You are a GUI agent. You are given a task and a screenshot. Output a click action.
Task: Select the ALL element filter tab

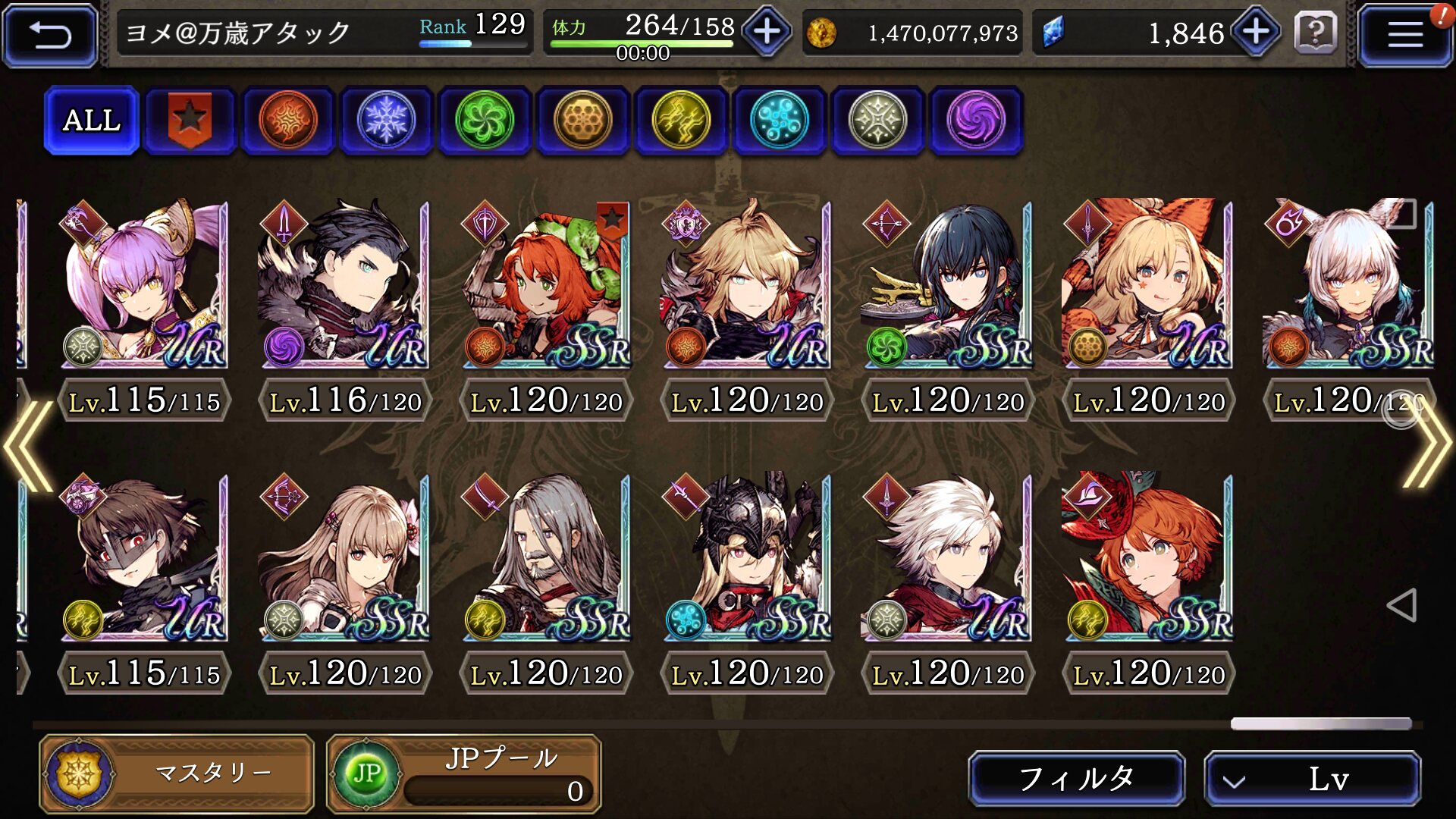[x=92, y=120]
